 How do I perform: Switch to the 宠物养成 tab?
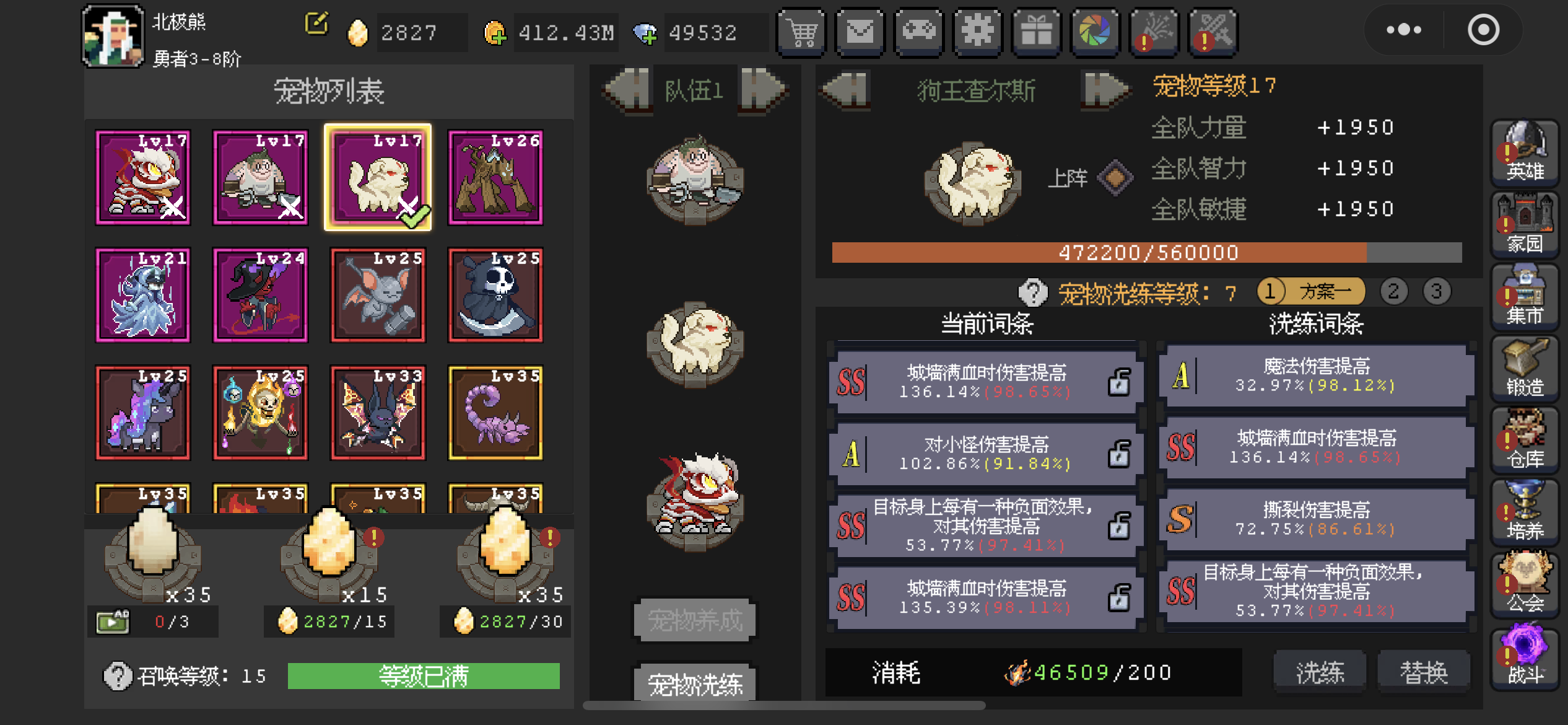coord(694,621)
